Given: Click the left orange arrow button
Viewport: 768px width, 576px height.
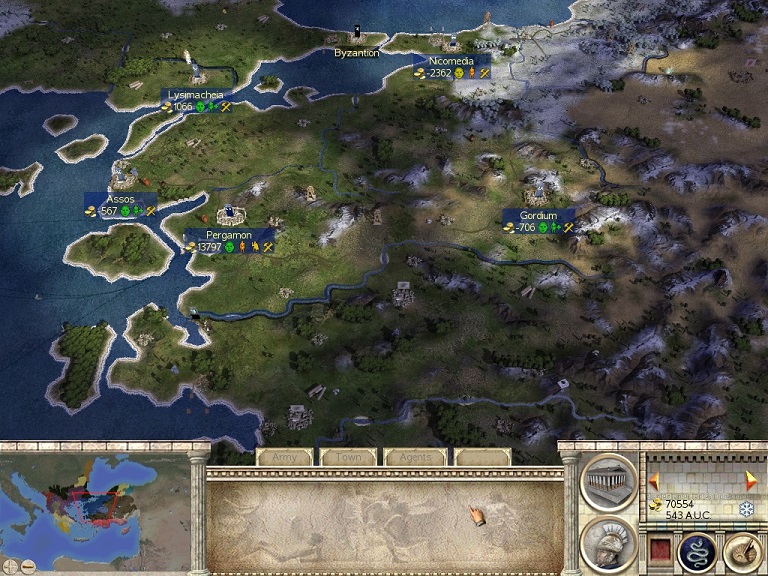Looking at the screenshot, I should [x=653, y=478].
